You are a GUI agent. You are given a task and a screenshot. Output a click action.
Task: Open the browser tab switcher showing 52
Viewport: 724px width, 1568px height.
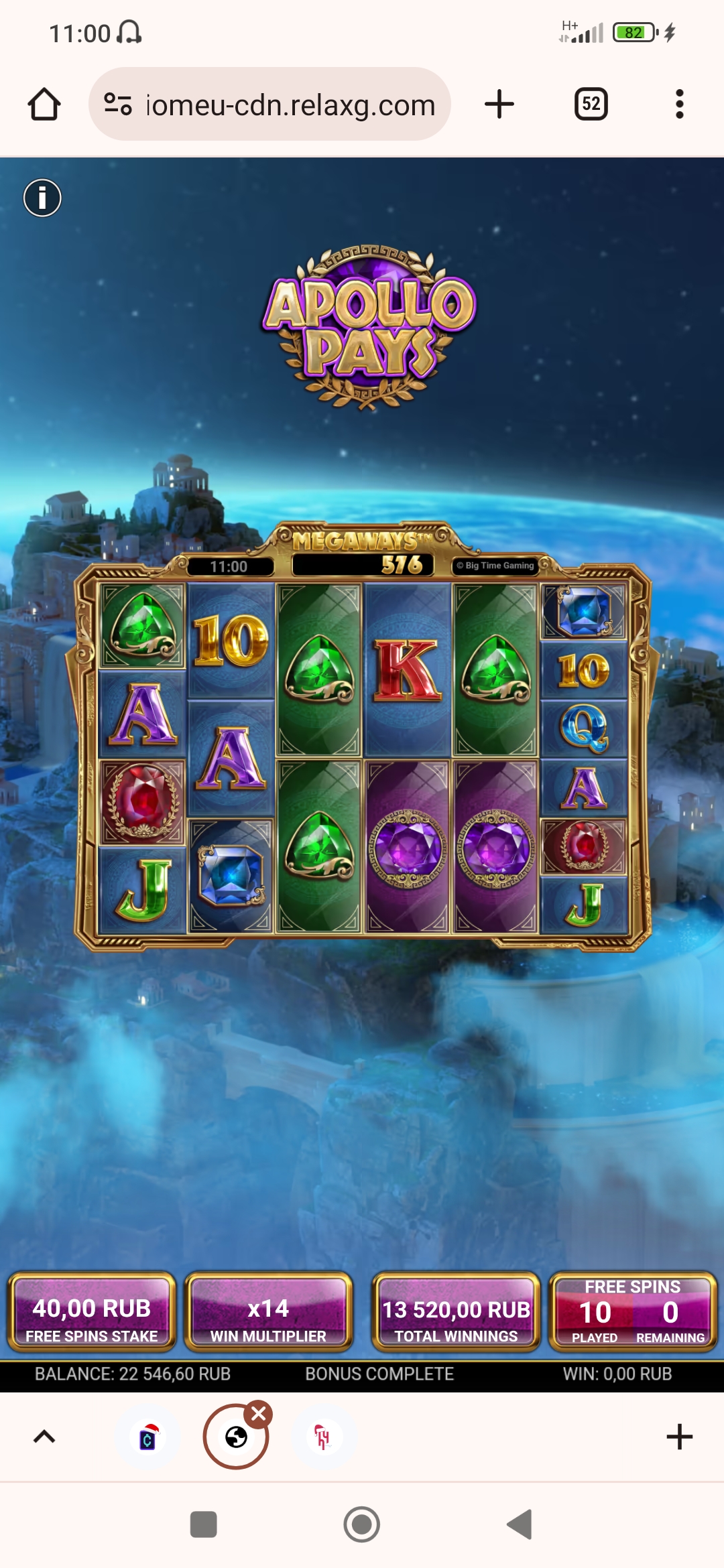point(591,104)
